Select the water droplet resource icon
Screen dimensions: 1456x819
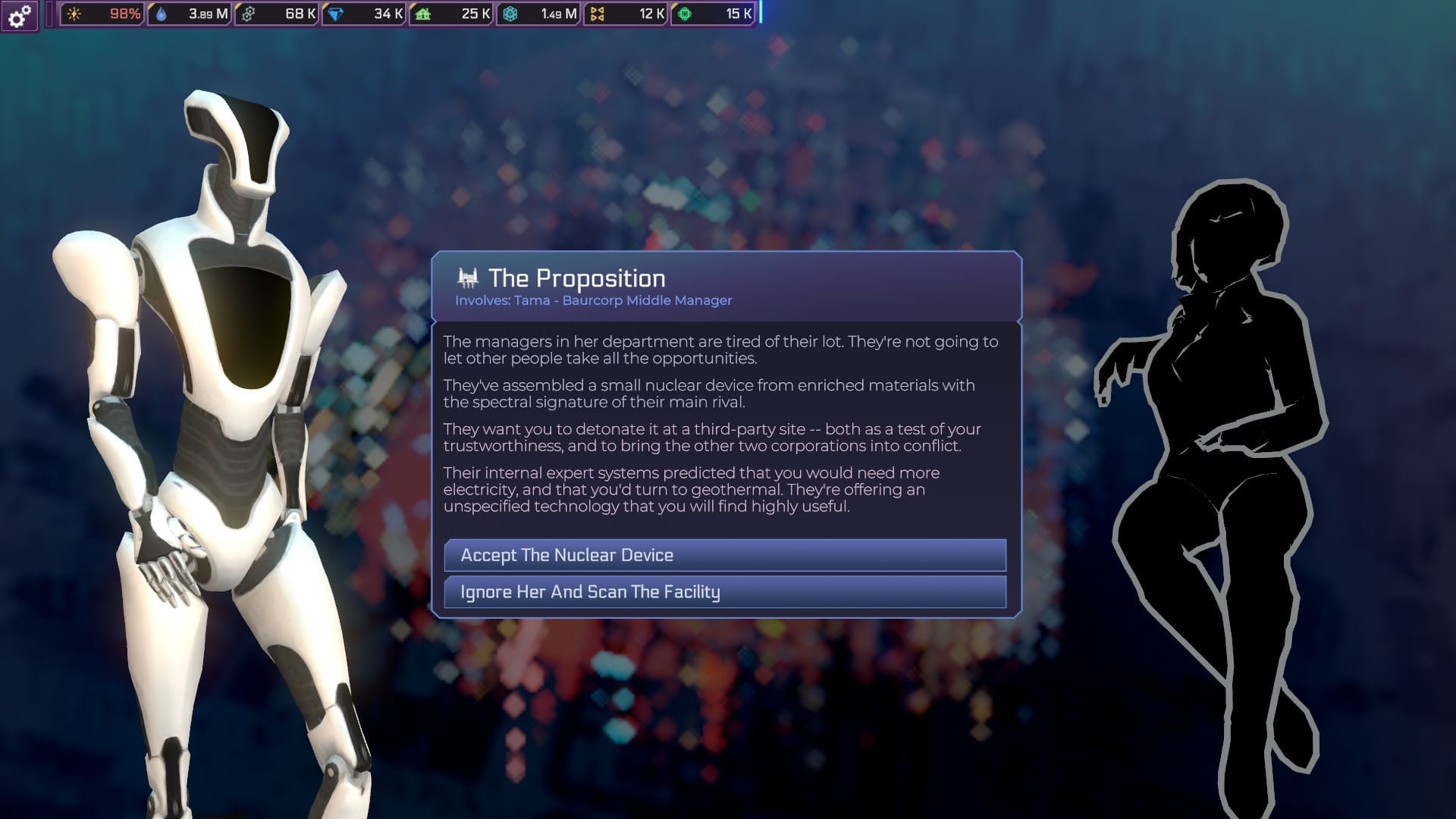click(162, 13)
